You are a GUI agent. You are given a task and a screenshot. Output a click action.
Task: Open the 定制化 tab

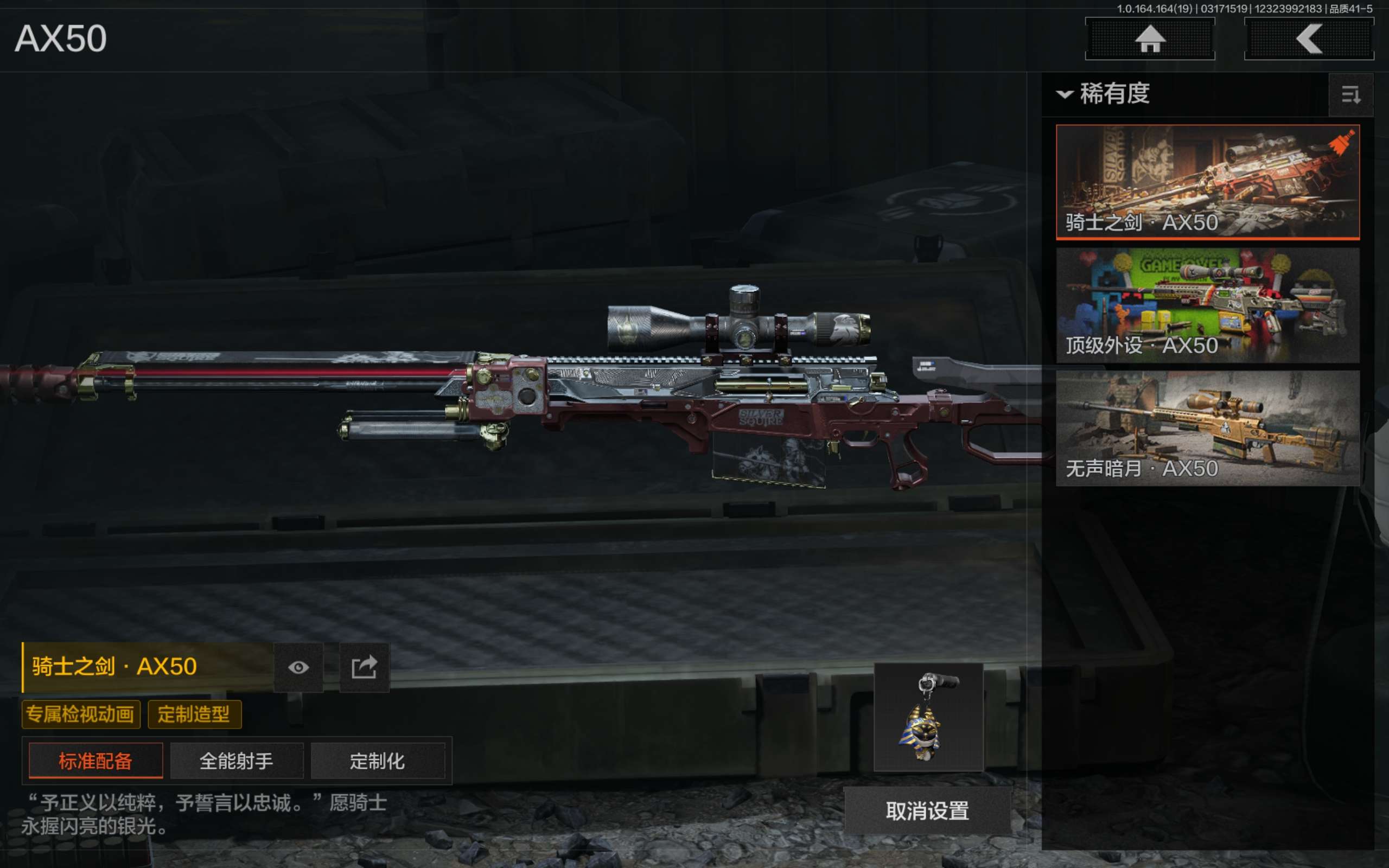click(x=378, y=761)
